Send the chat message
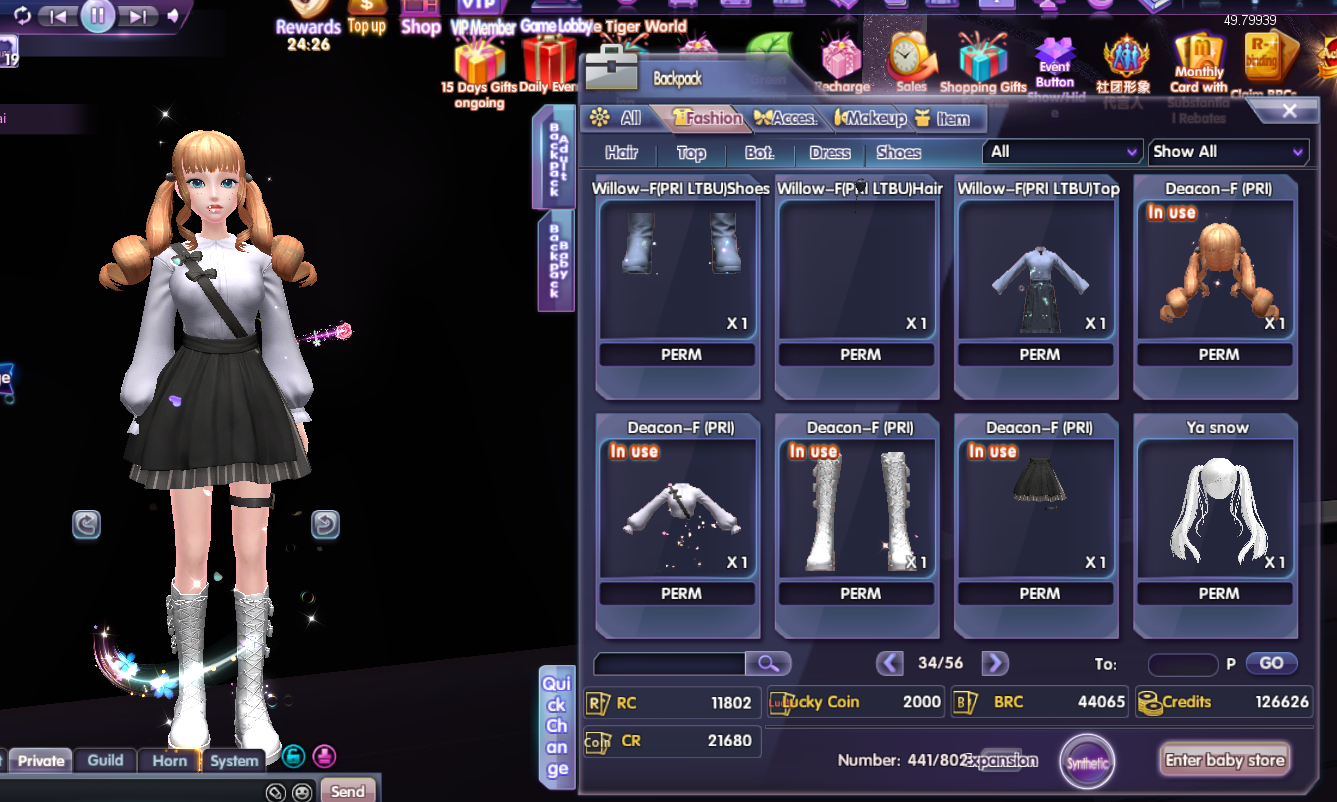This screenshot has height=802, width=1337. coord(347,791)
